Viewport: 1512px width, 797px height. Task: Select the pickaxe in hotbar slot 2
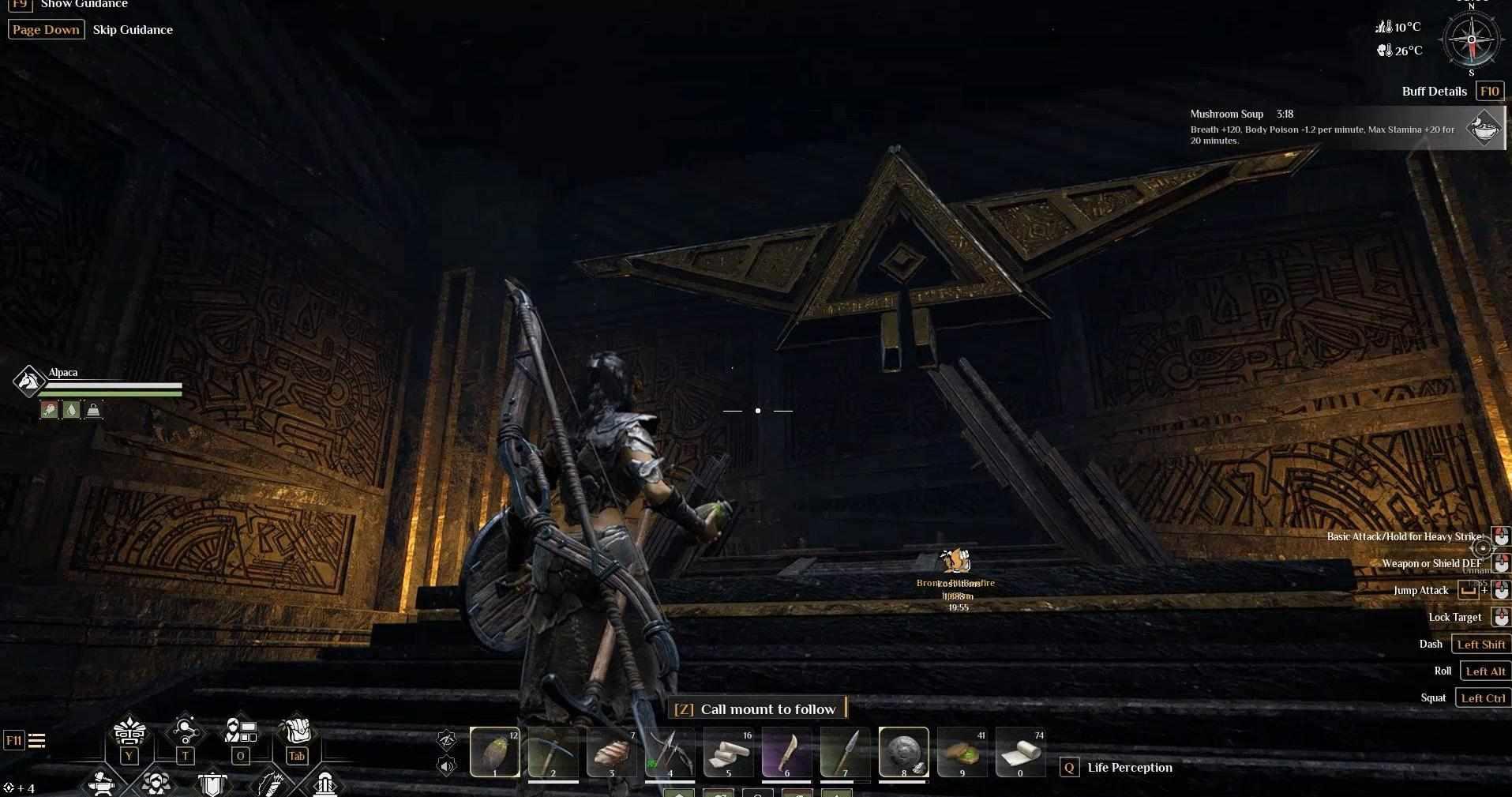point(553,752)
